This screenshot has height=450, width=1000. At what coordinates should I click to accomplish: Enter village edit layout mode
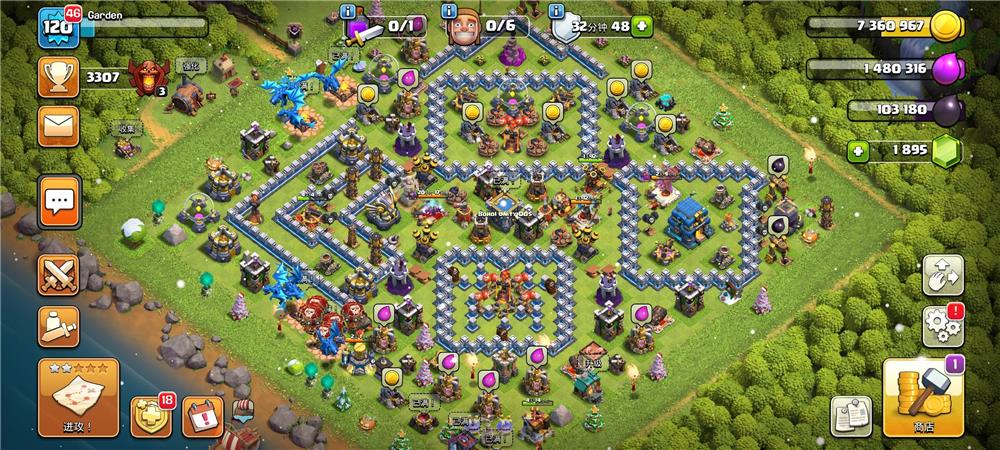tap(943, 273)
